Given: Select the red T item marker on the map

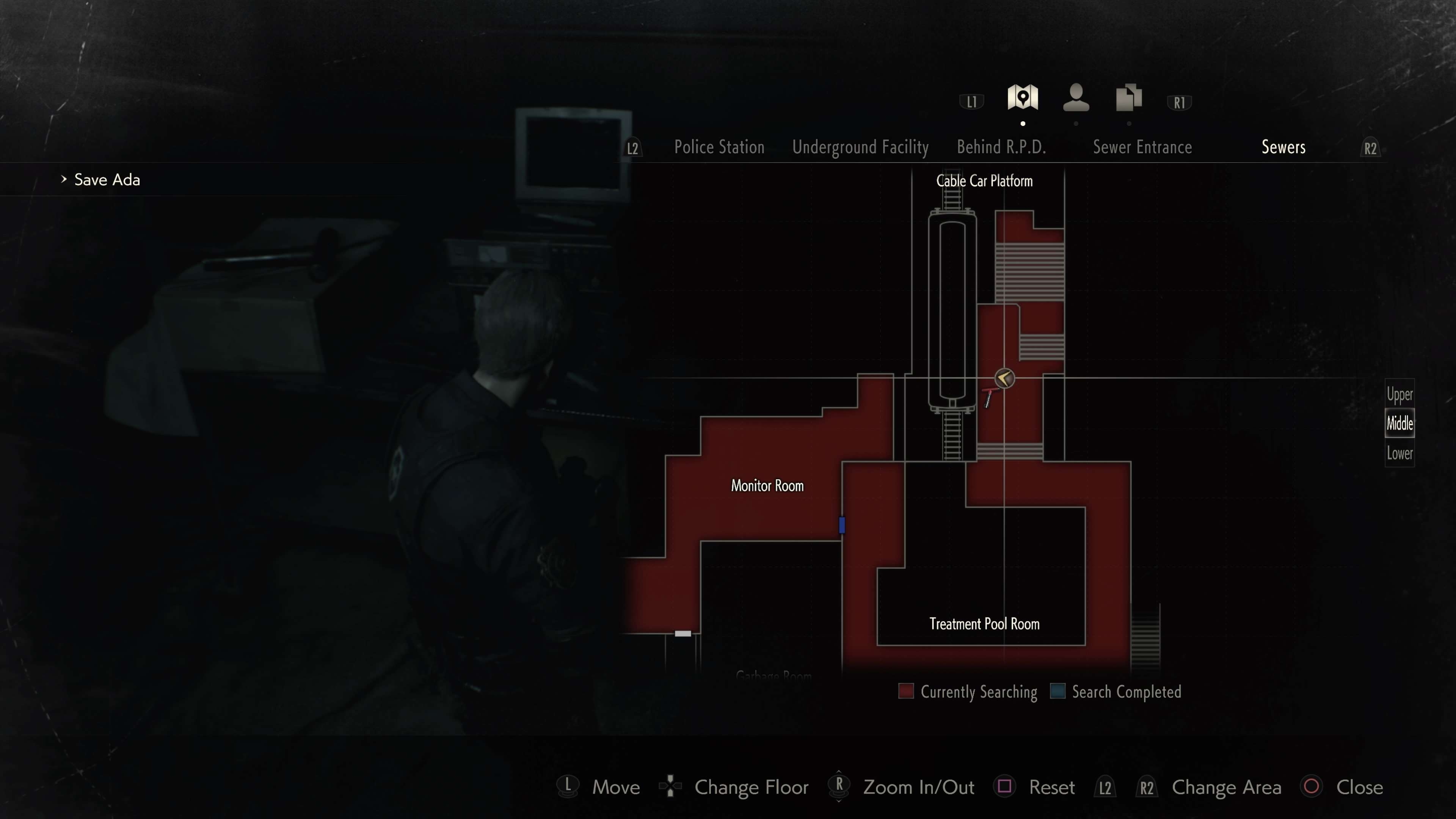Looking at the screenshot, I should [988, 397].
